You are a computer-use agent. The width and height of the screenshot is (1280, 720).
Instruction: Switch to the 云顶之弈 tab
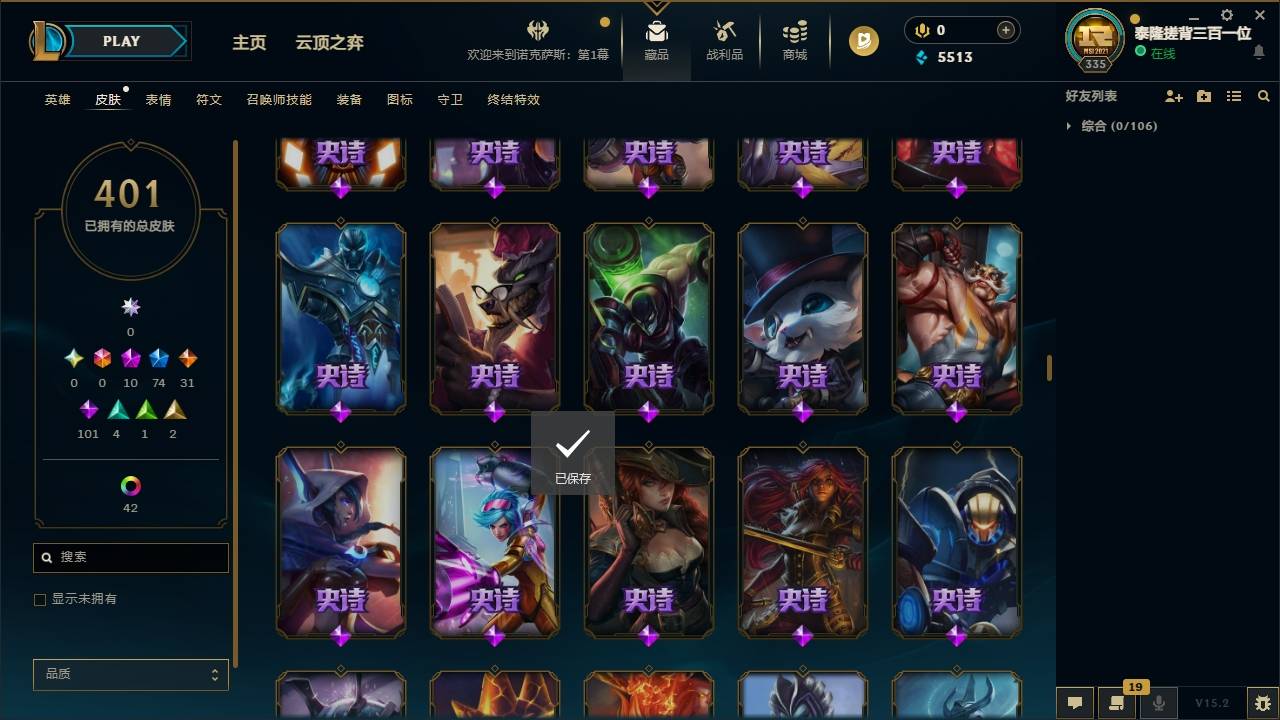330,42
